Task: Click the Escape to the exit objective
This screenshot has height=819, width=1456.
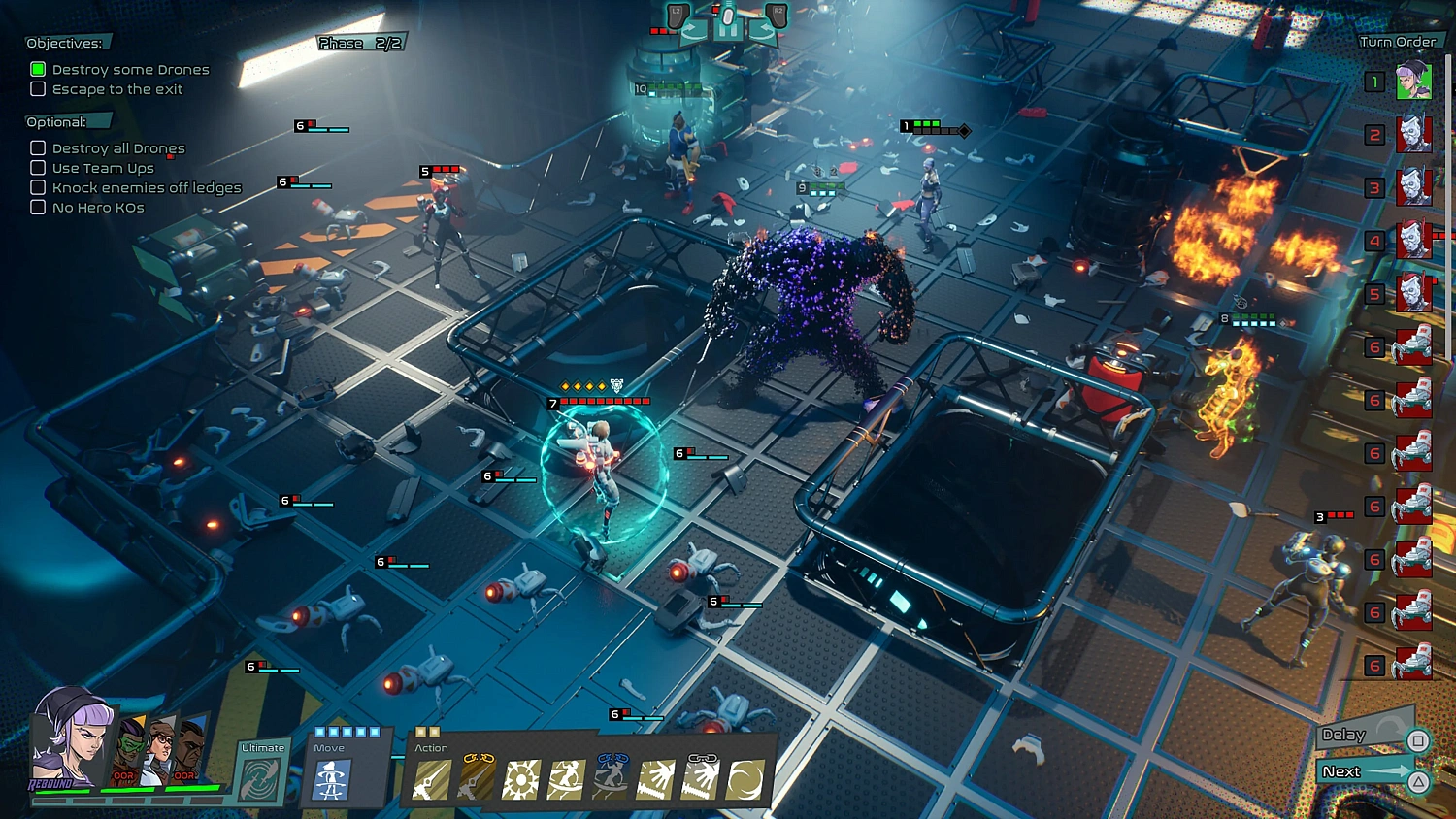Action: [116, 89]
